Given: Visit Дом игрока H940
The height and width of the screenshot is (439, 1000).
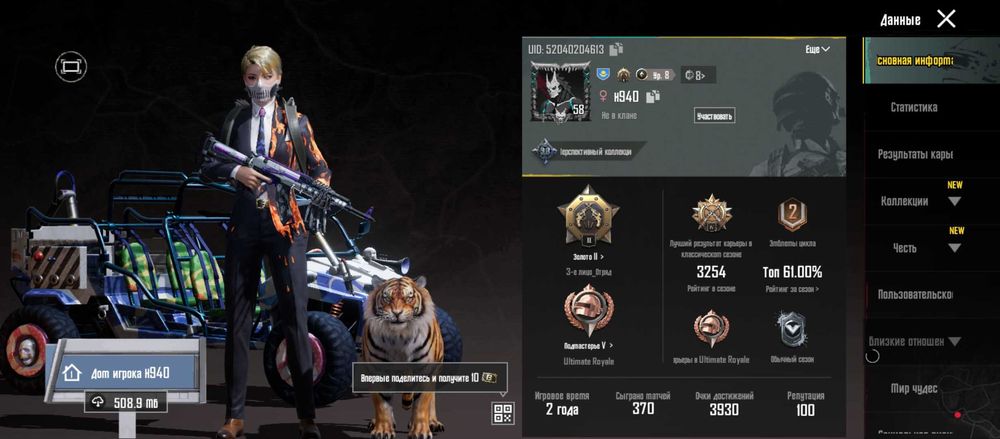Looking at the screenshot, I should click(x=125, y=372).
